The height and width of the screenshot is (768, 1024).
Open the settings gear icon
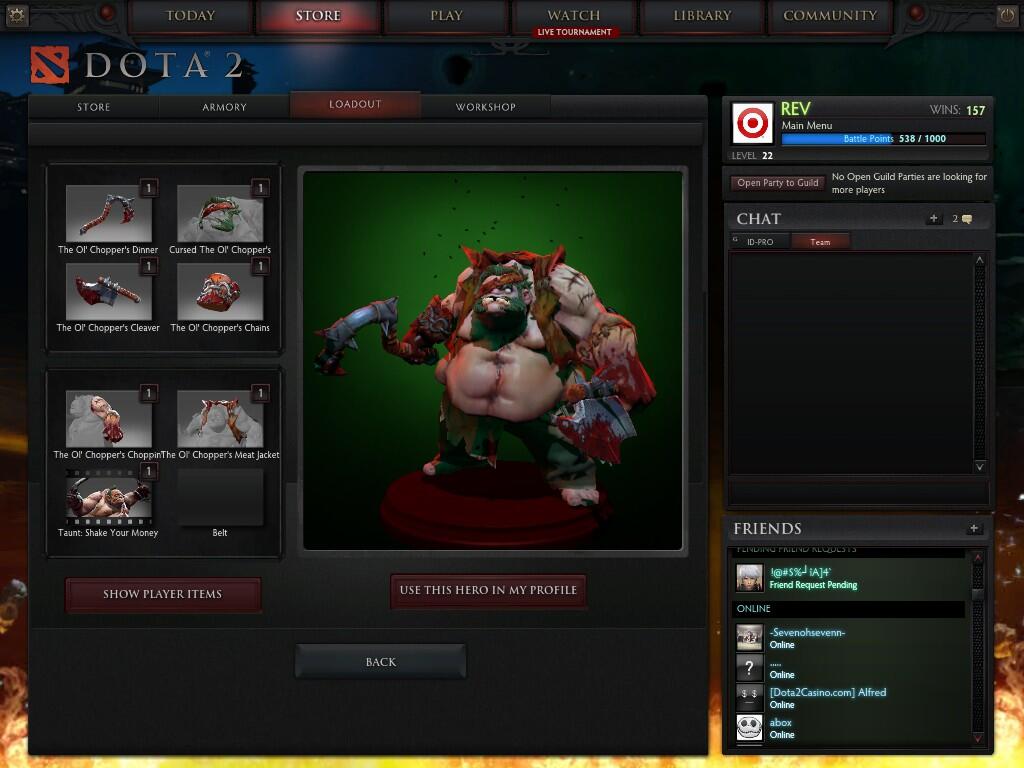pyautogui.click(x=17, y=15)
